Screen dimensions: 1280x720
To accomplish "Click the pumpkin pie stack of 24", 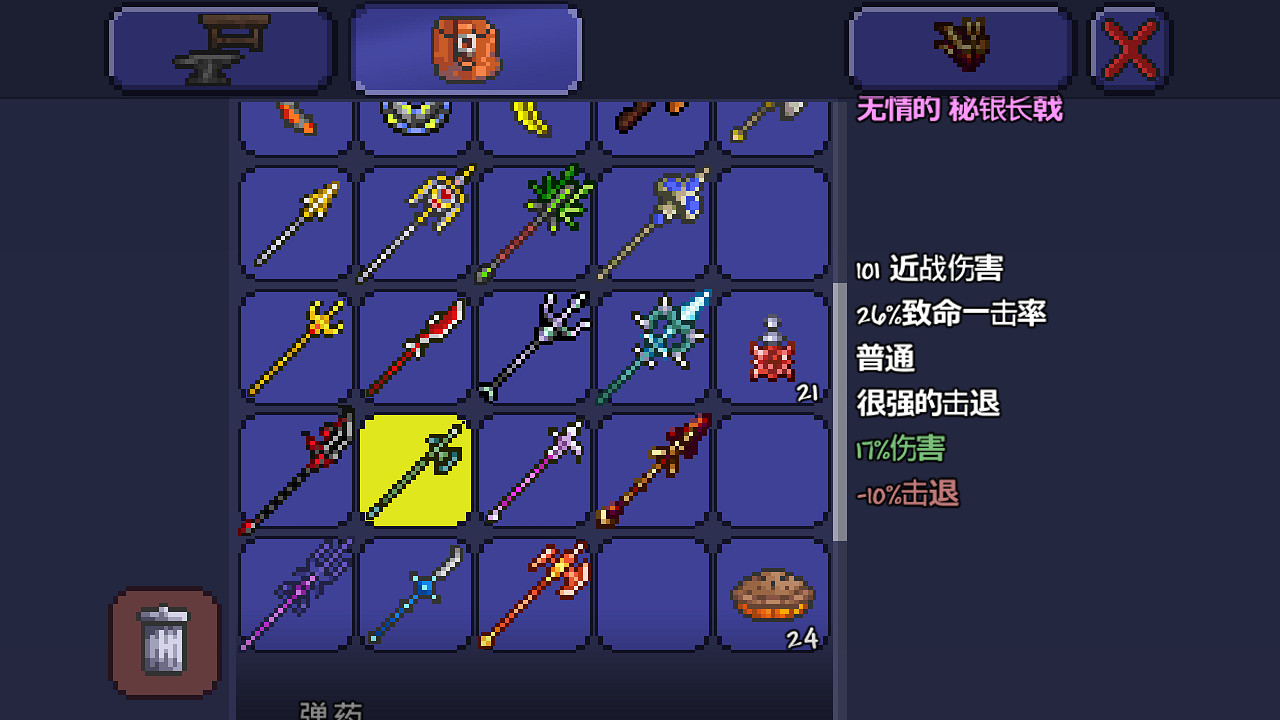I will tap(773, 595).
